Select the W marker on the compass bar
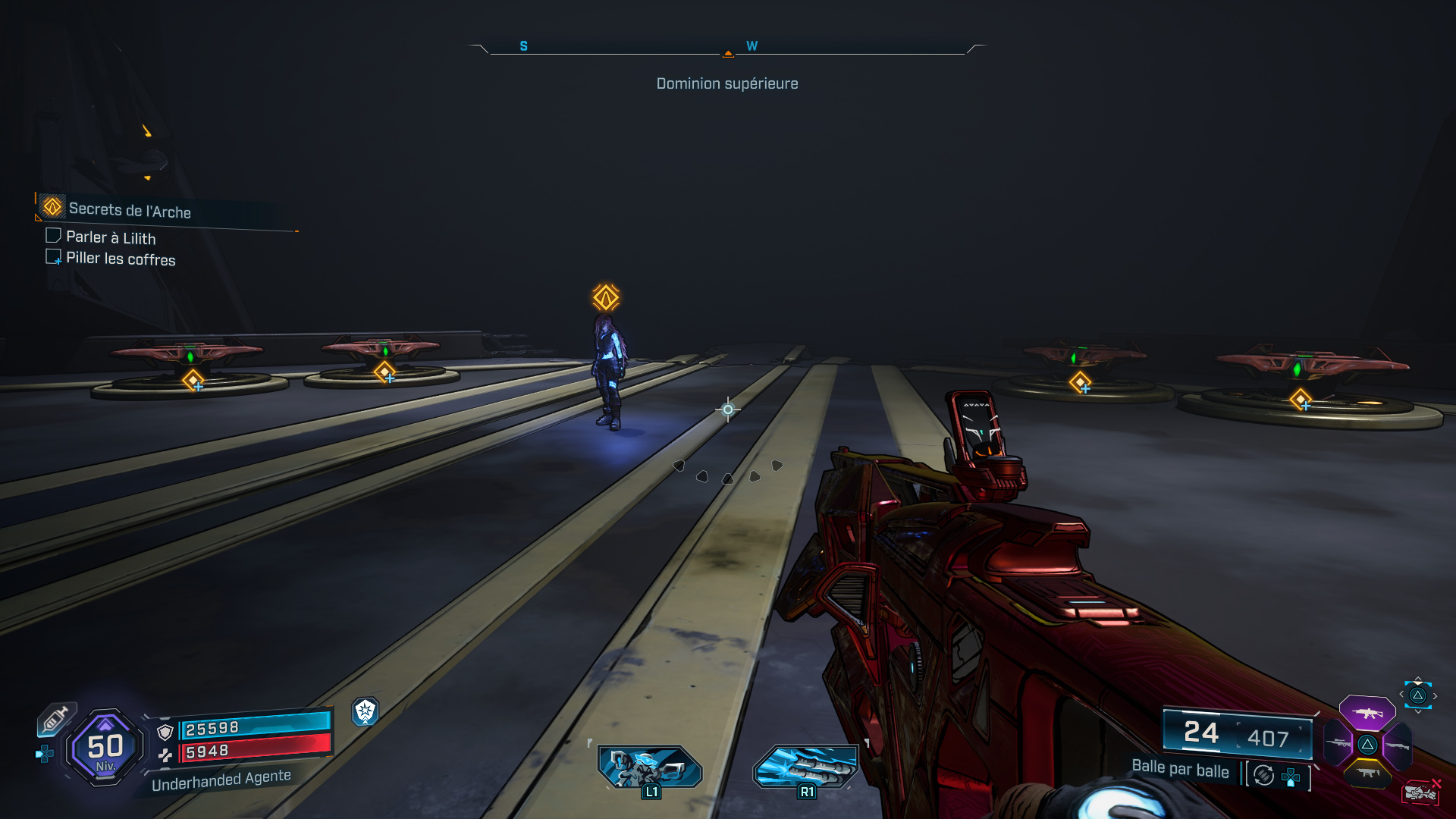Image resolution: width=1456 pixels, height=819 pixels. pyautogui.click(x=752, y=45)
